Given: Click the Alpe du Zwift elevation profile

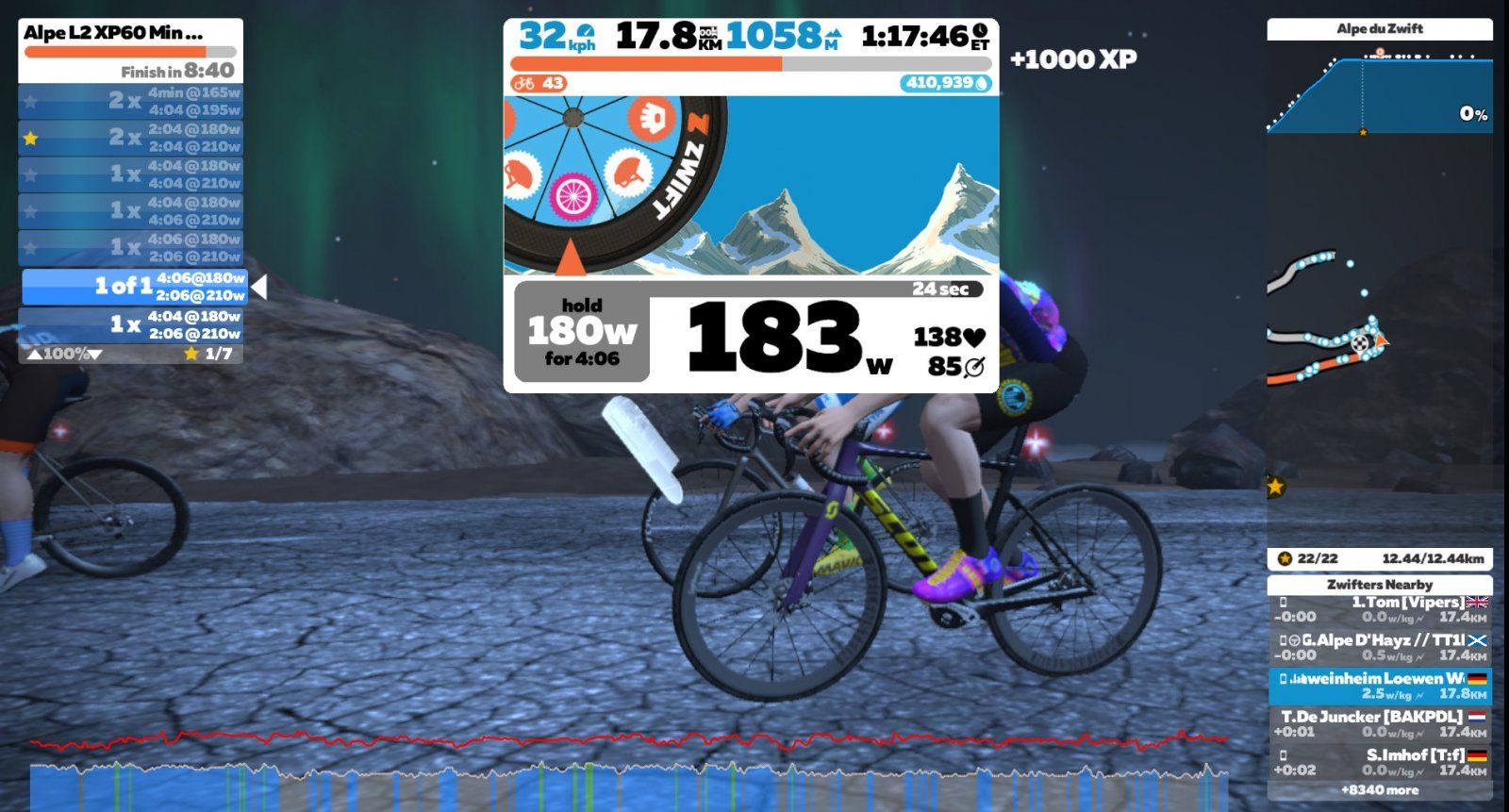Looking at the screenshot, I should click(1380, 90).
